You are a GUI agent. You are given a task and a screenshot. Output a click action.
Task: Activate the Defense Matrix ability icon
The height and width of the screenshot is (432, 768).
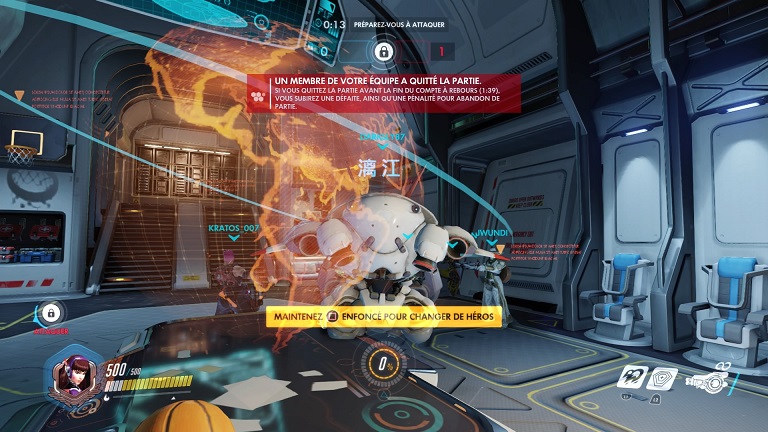[663, 377]
